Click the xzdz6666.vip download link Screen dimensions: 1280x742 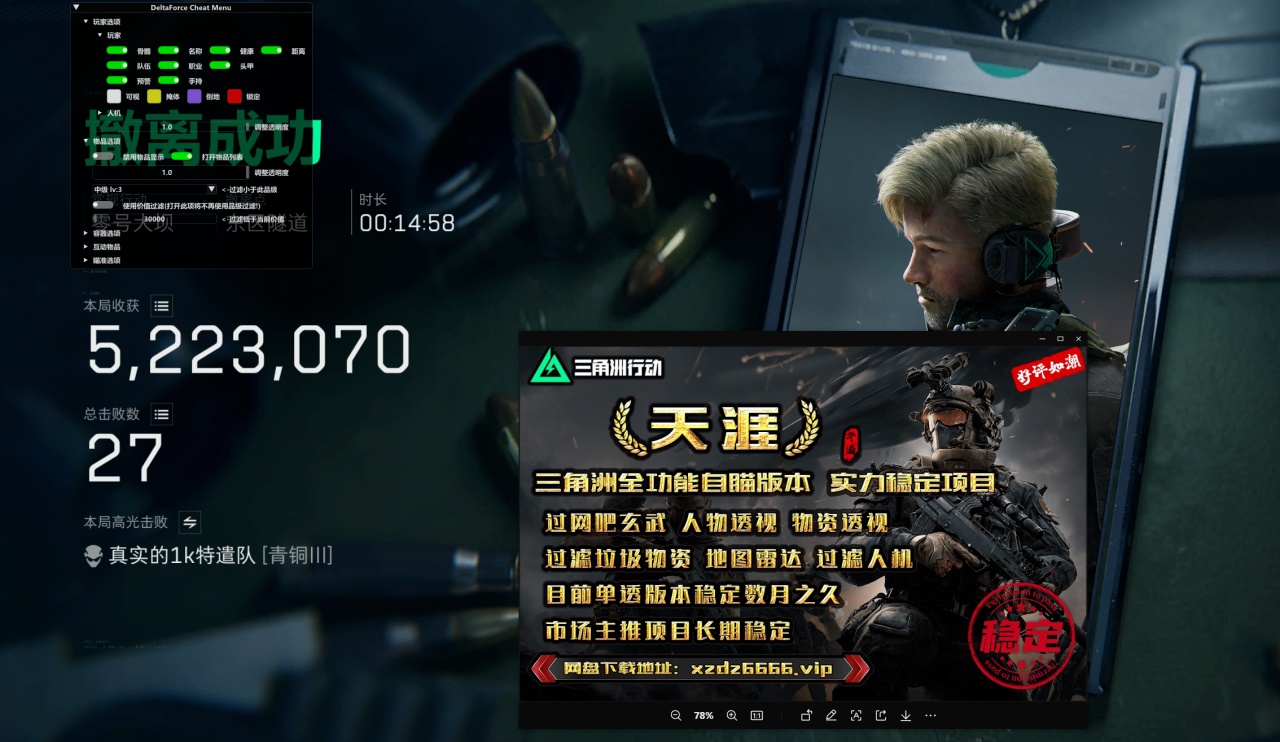(x=762, y=668)
